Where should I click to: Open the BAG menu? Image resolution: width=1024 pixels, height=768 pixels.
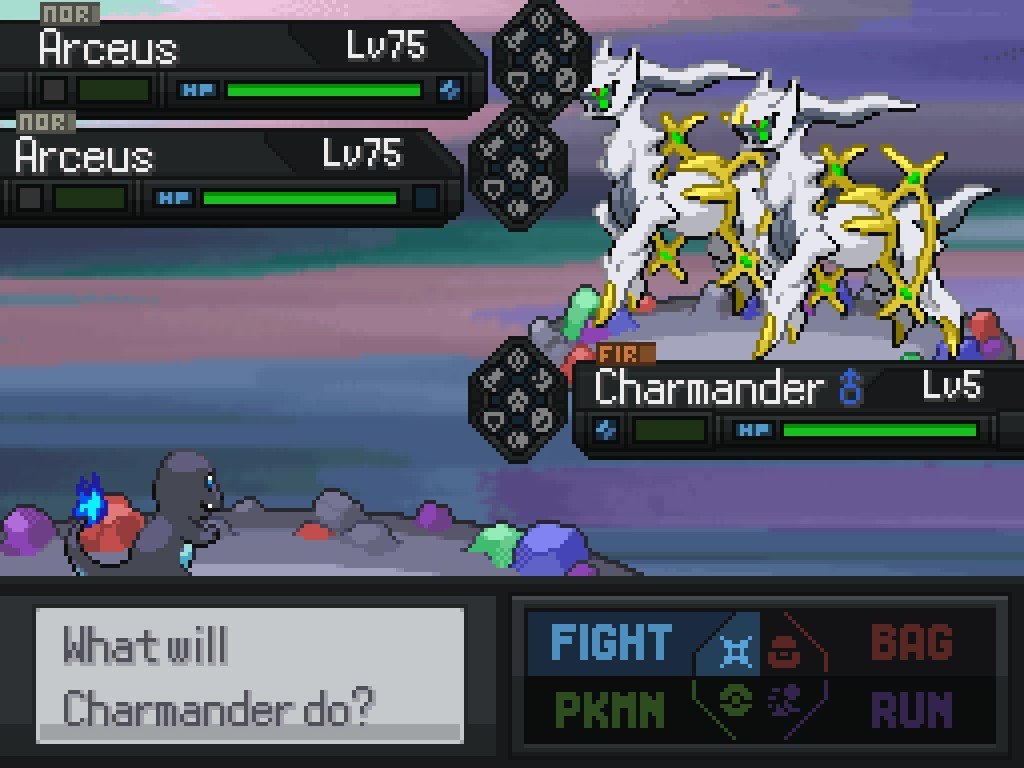click(910, 642)
